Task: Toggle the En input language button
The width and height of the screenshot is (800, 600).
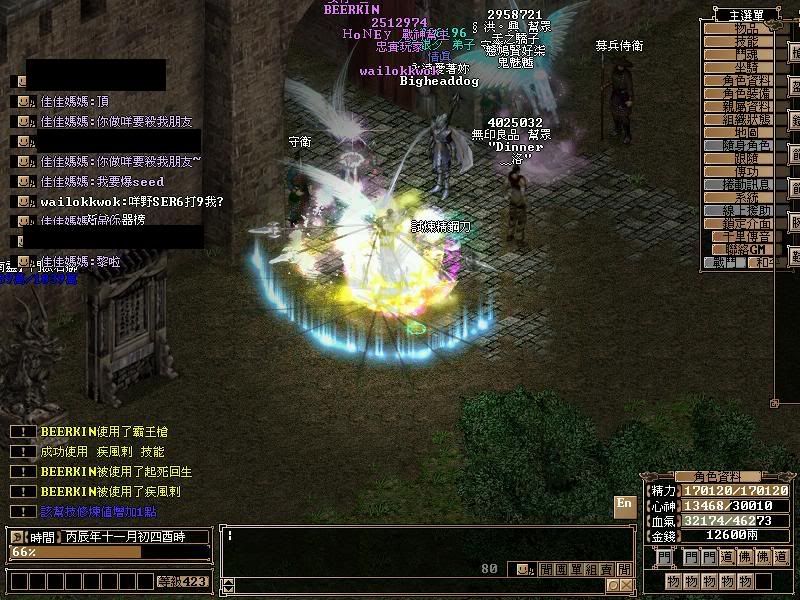Action: pos(624,505)
